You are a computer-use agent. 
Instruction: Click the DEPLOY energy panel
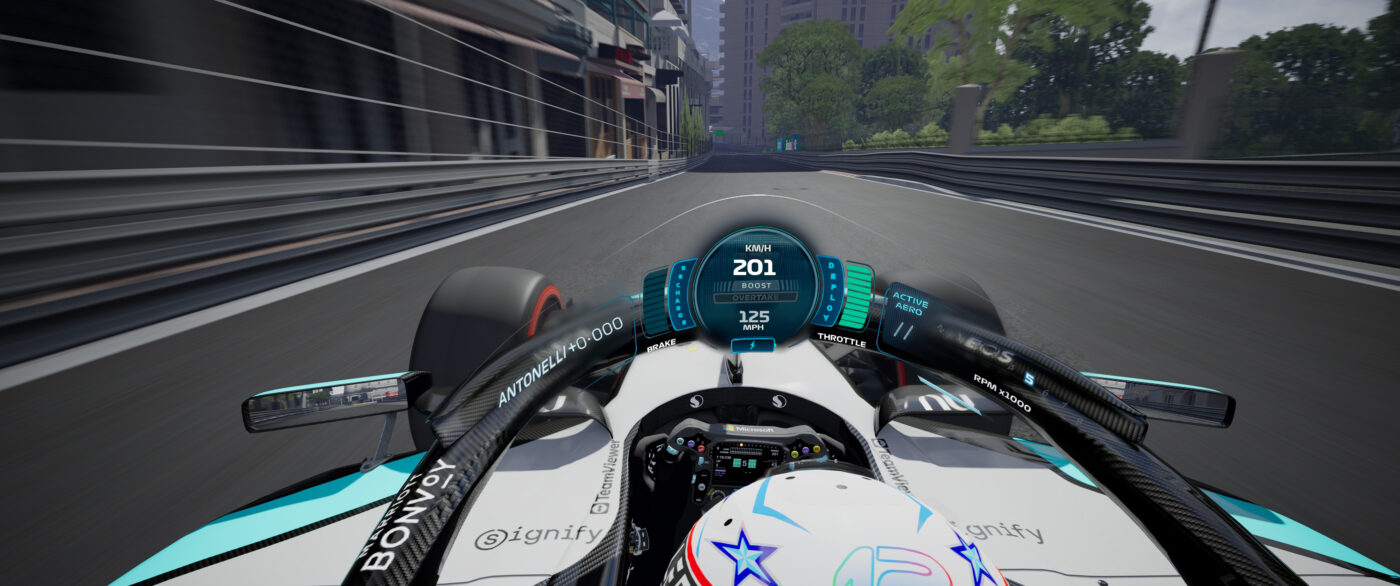(829, 291)
